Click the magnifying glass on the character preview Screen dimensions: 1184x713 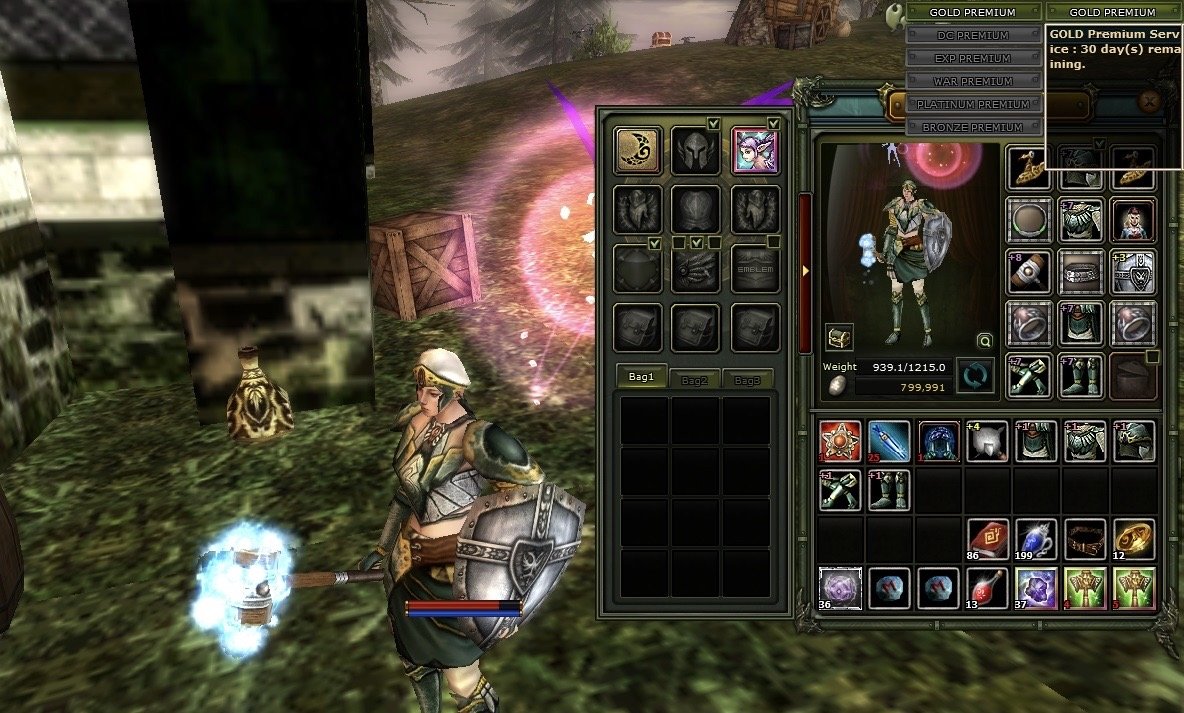coord(985,340)
